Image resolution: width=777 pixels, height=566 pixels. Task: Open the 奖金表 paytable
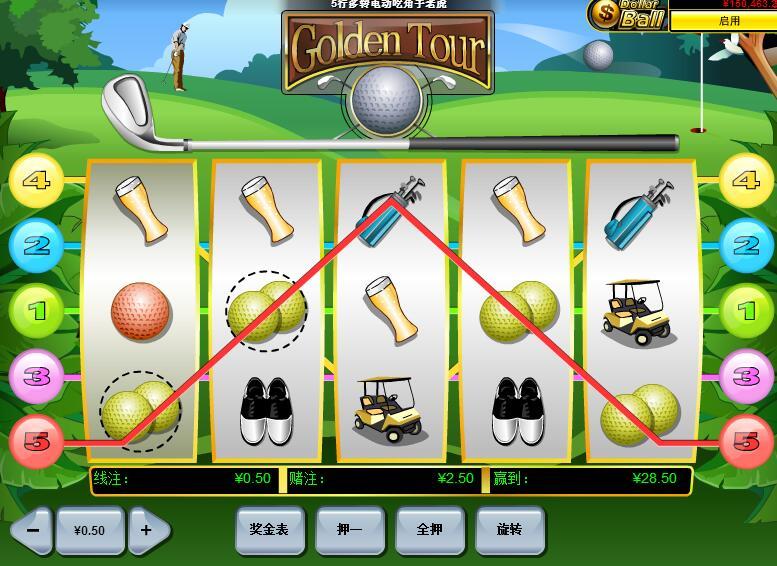(x=269, y=529)
